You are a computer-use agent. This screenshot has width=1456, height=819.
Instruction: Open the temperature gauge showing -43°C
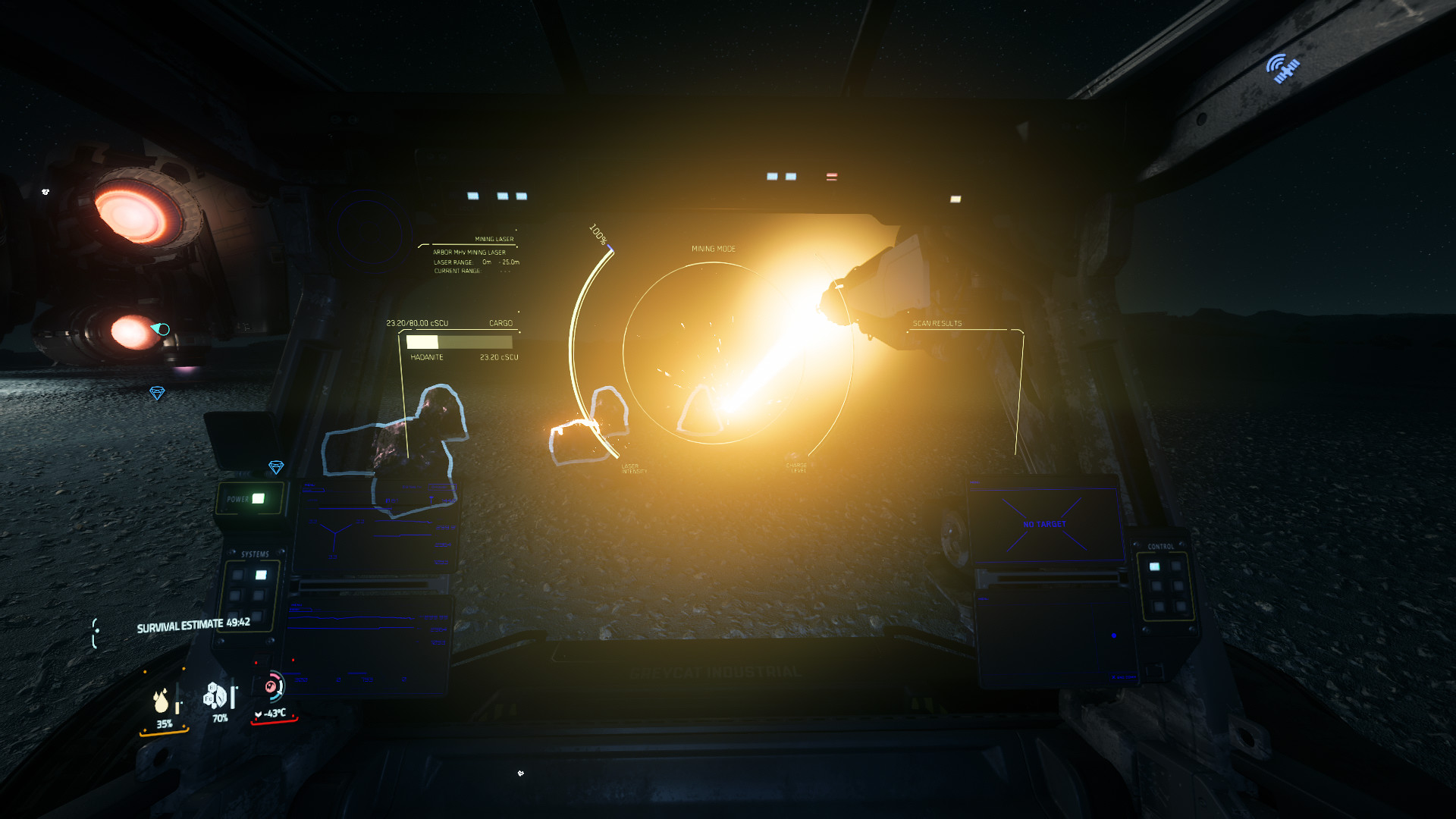click(275, 714)
